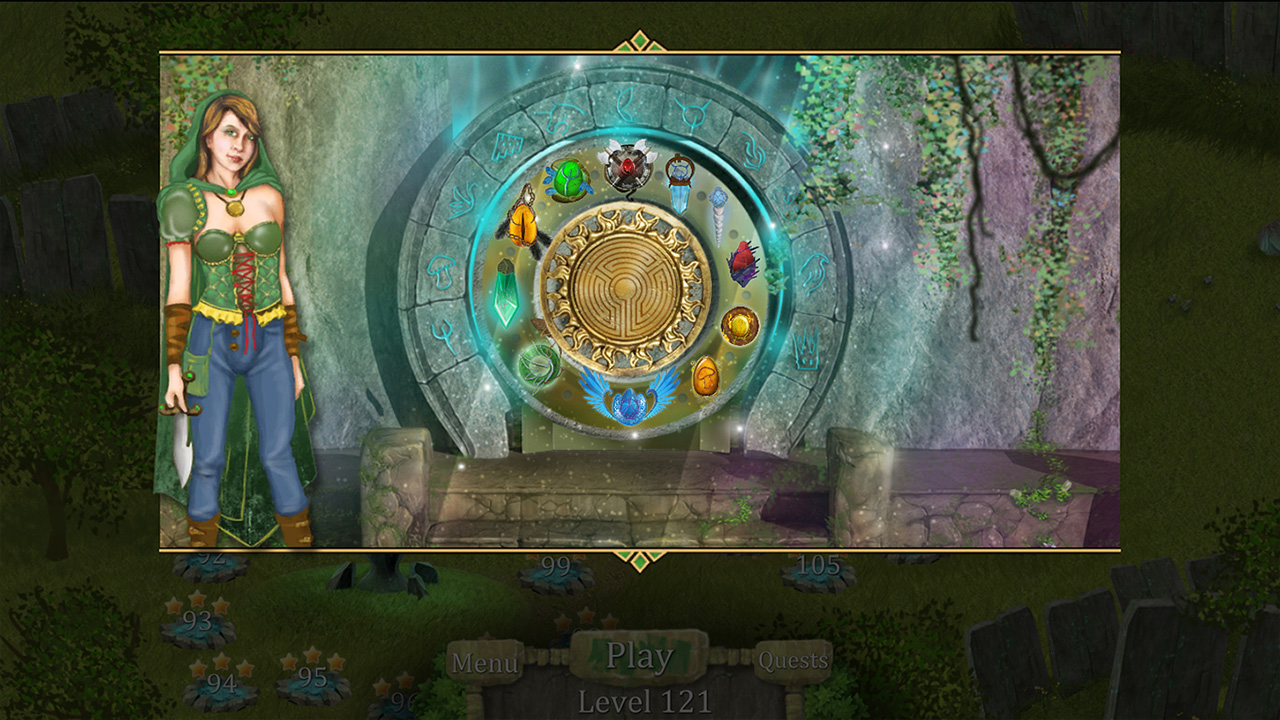Image resolution: width=1280 pixels, height=720 pixels.
Task: Select the orange mushroom egg artifact
Action: 708,374
